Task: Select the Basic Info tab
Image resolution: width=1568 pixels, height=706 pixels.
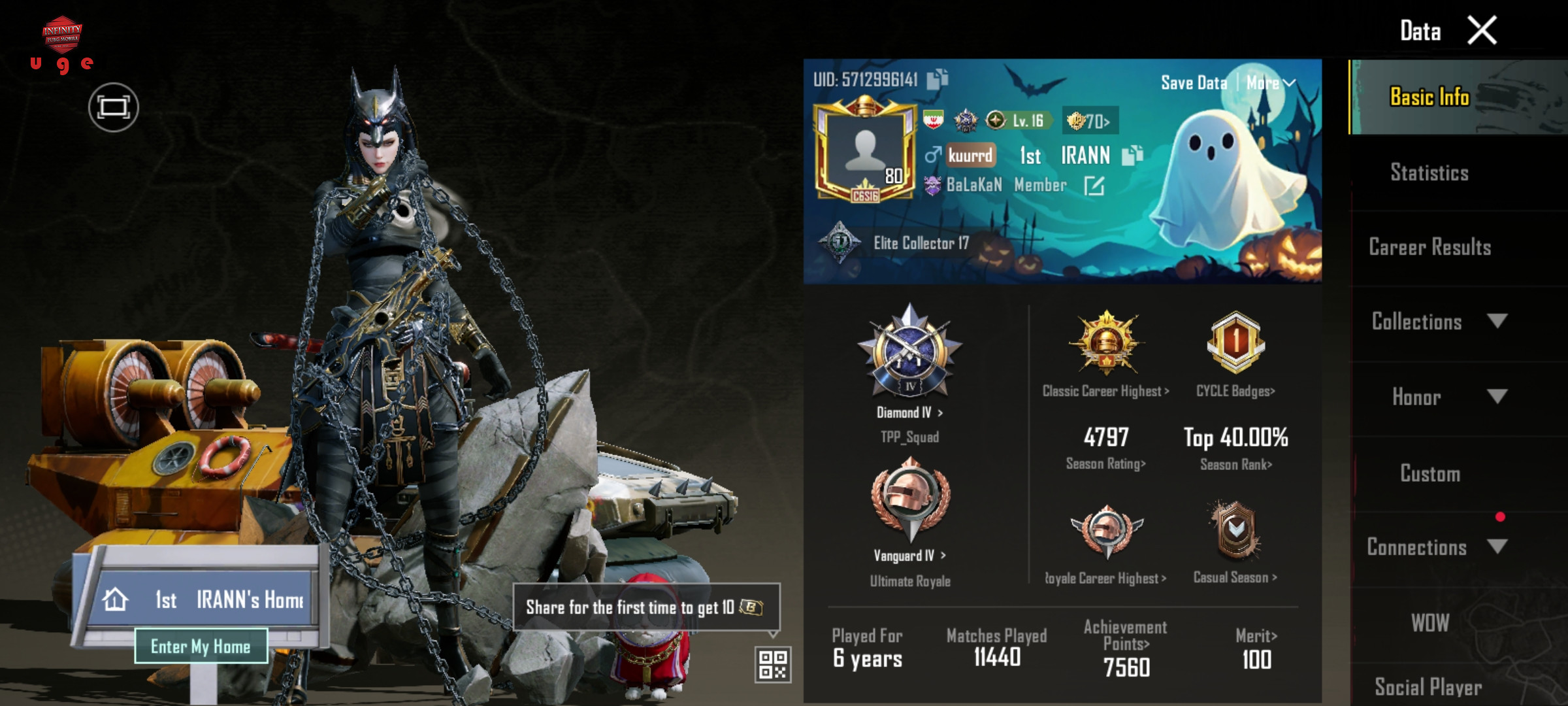Action: [x=1429, y=97]
